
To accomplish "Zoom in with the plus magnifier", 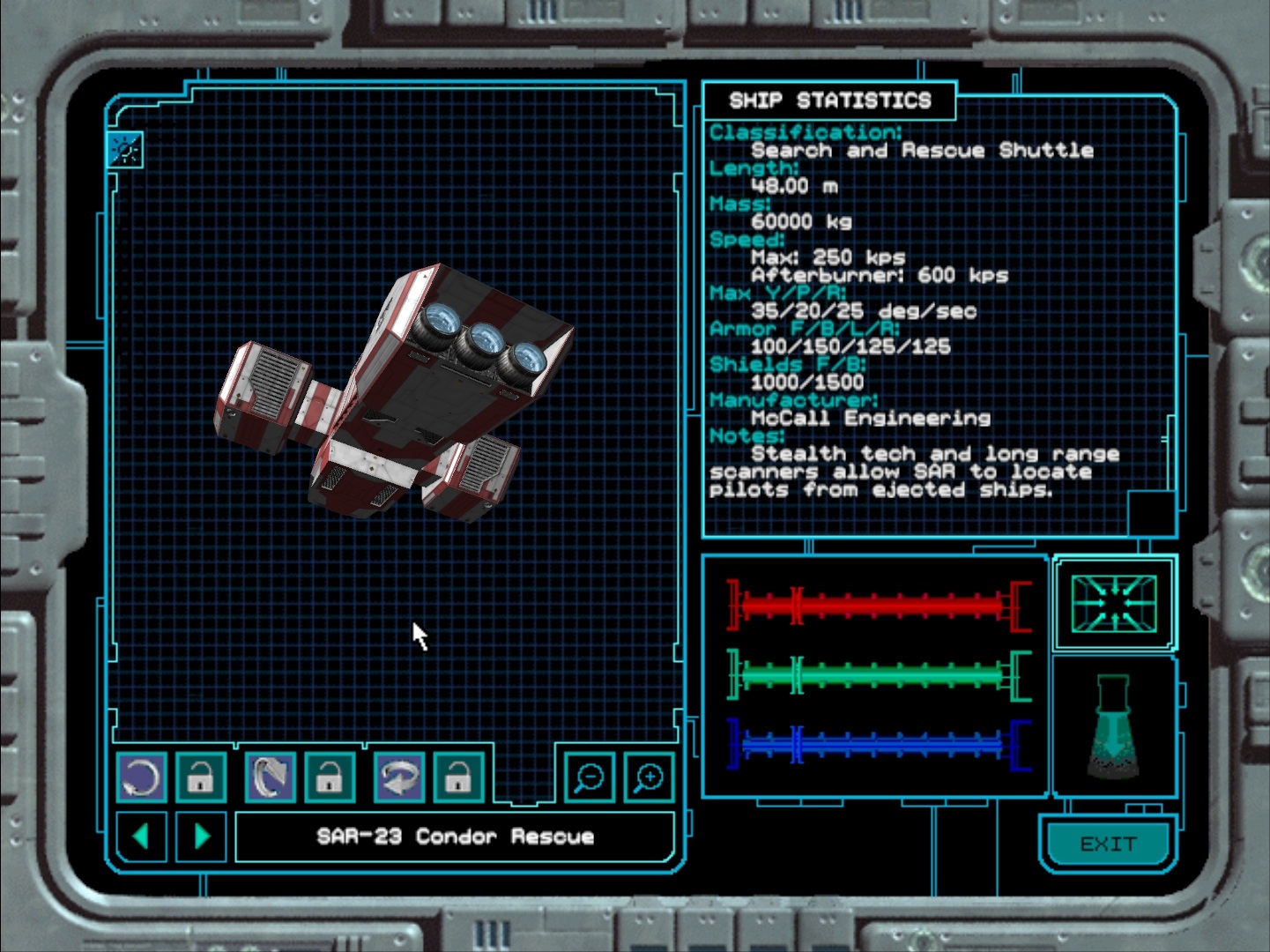I will pyautogui.click(x=649, y=777).
